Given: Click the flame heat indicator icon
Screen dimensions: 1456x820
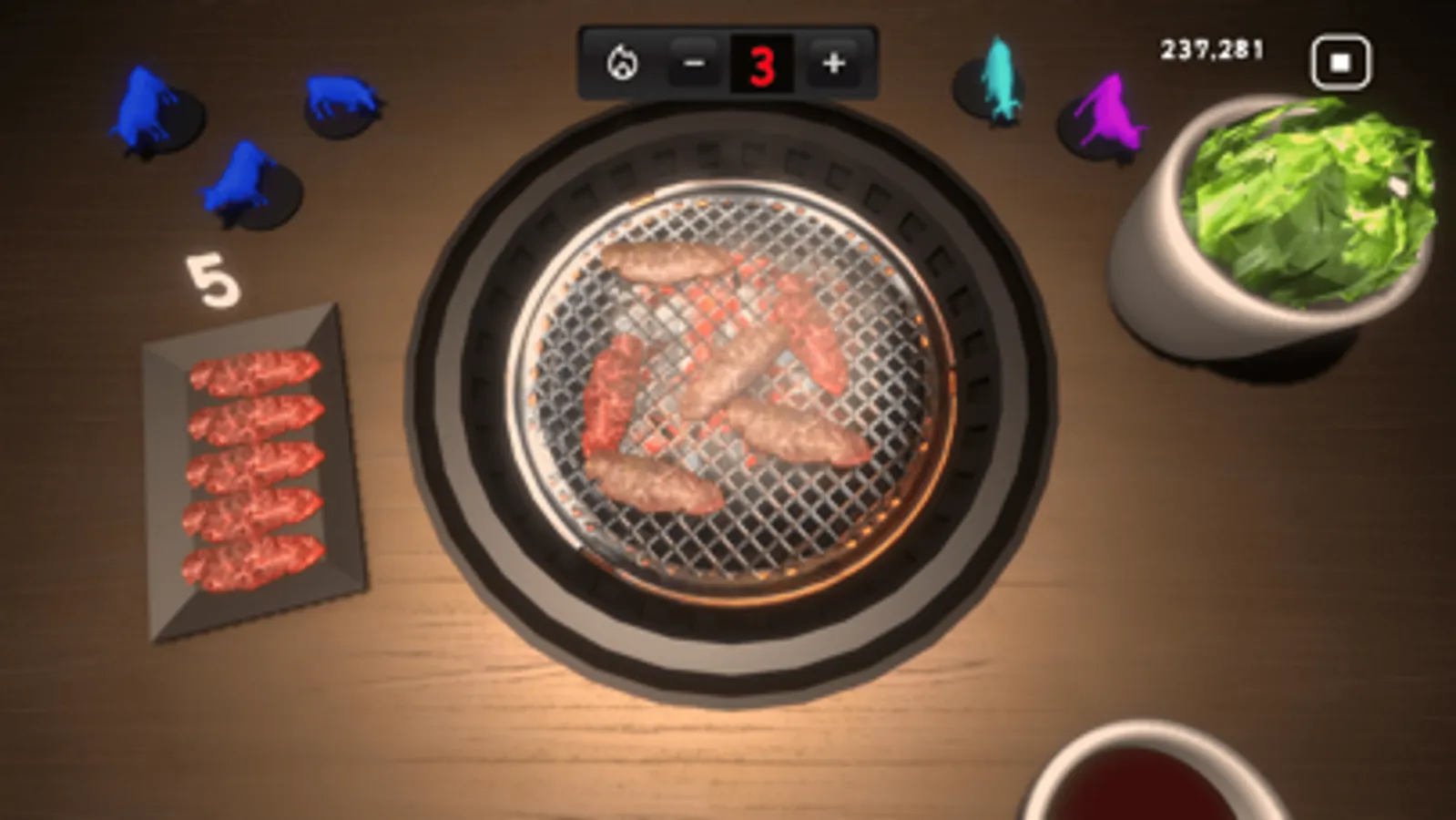Looking at the screenshot, I should point(623,63).
